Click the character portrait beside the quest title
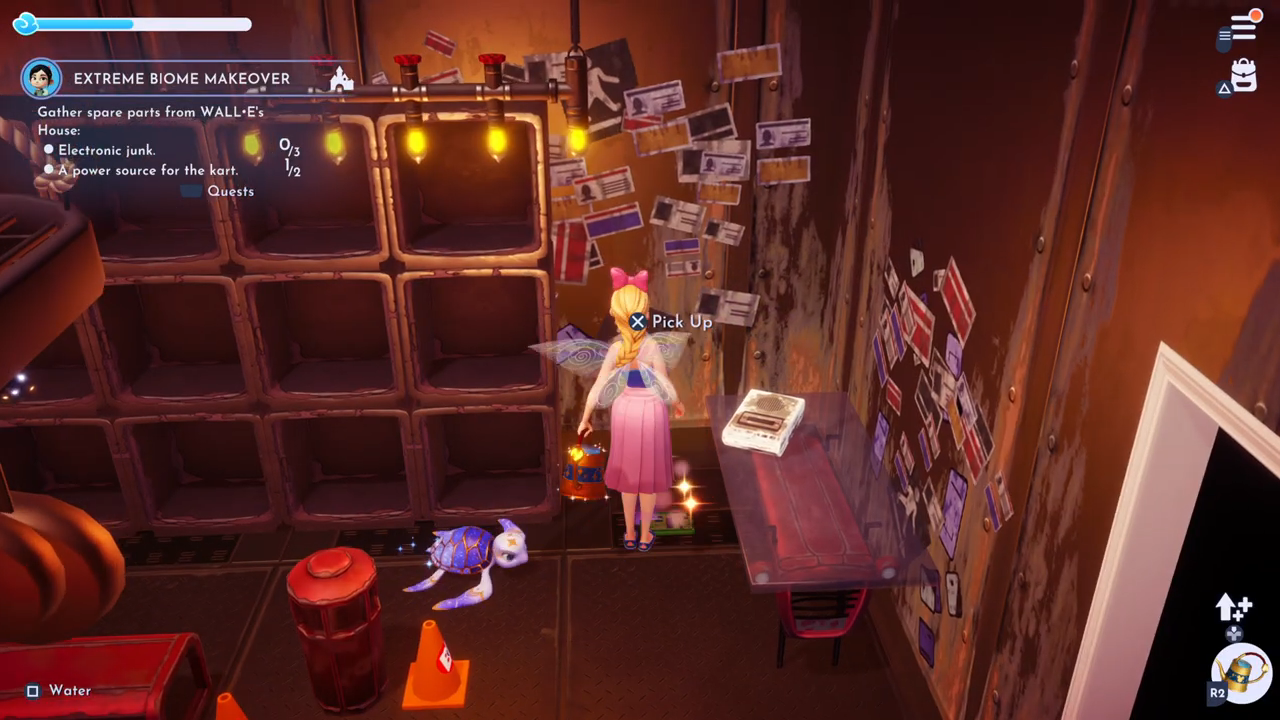Screen dimensions: 1280x720 41,78
